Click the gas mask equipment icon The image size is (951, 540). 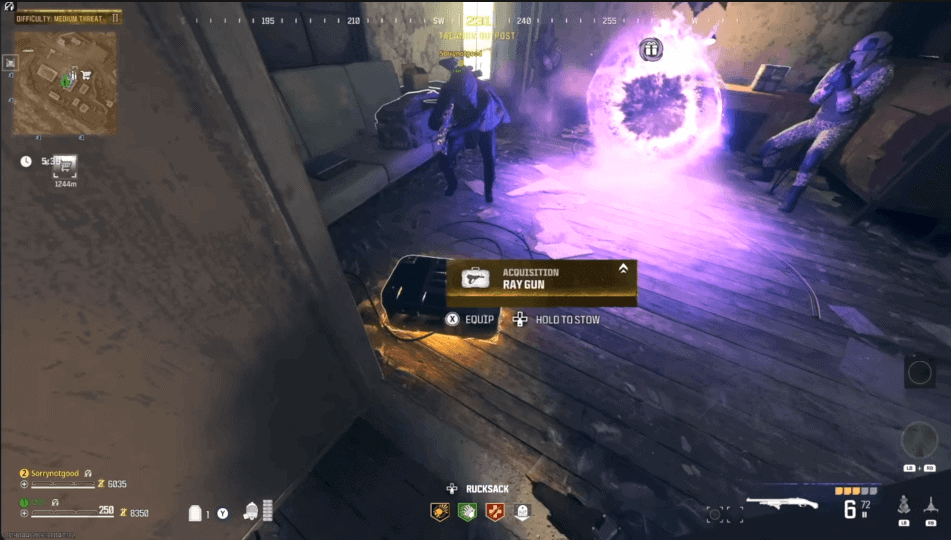tap(250, 512)
